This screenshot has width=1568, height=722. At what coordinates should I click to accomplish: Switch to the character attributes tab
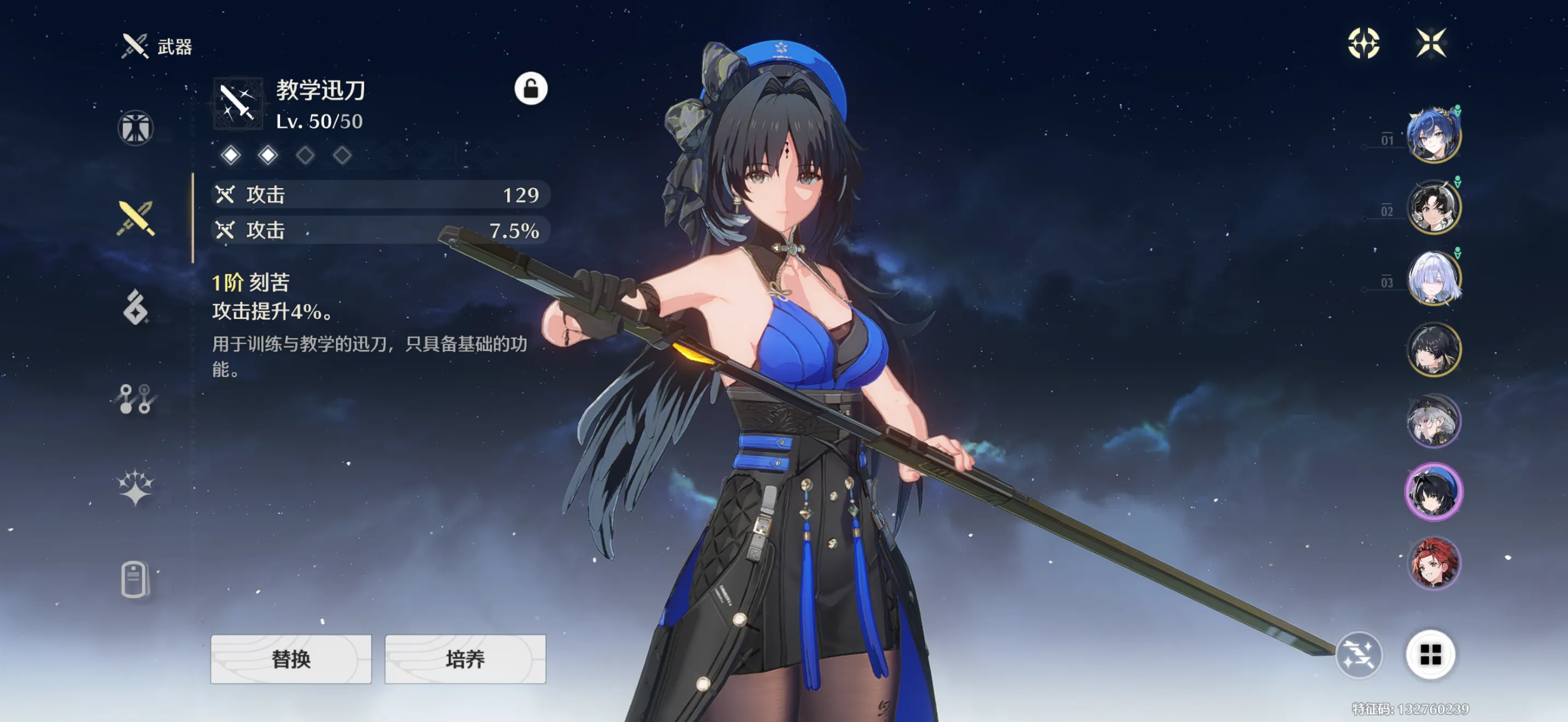tap(135, 128)
